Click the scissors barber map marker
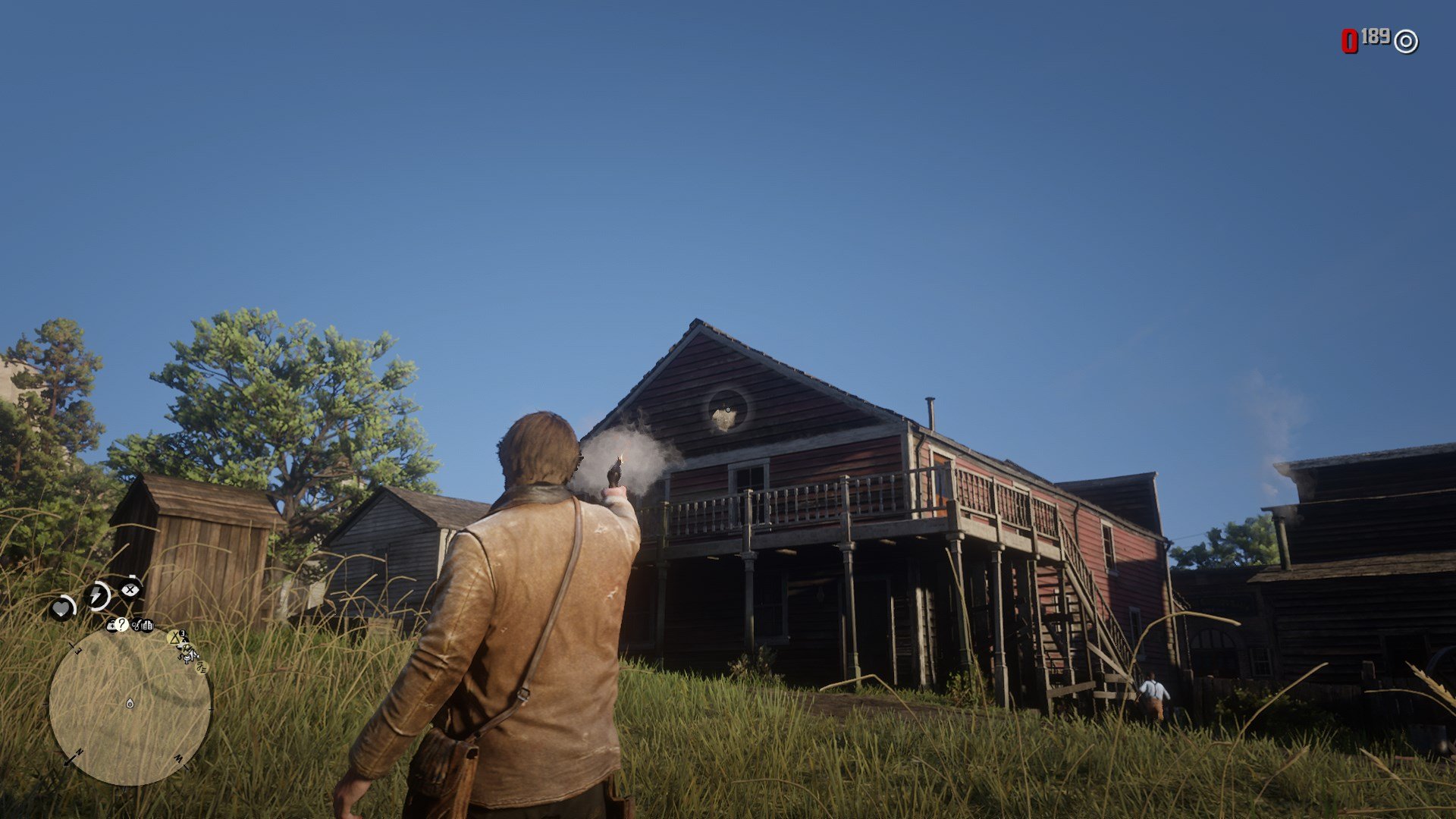Viewport: 1456px width, 819px height. (x=136, y=625)
